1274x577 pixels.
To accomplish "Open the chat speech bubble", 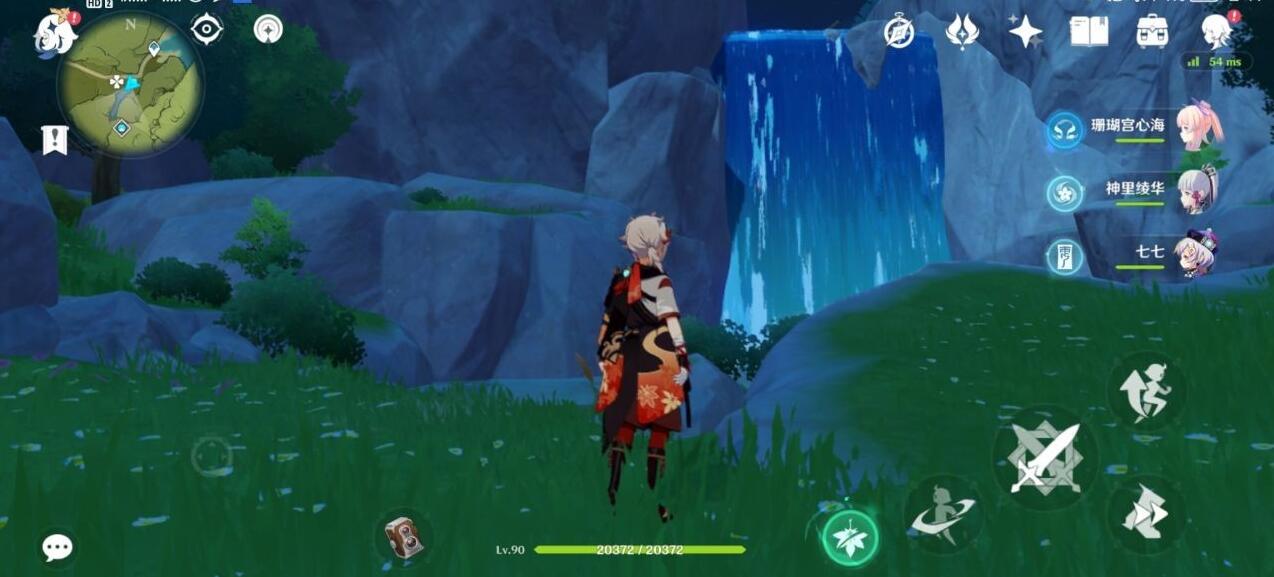I will [57, 547].
